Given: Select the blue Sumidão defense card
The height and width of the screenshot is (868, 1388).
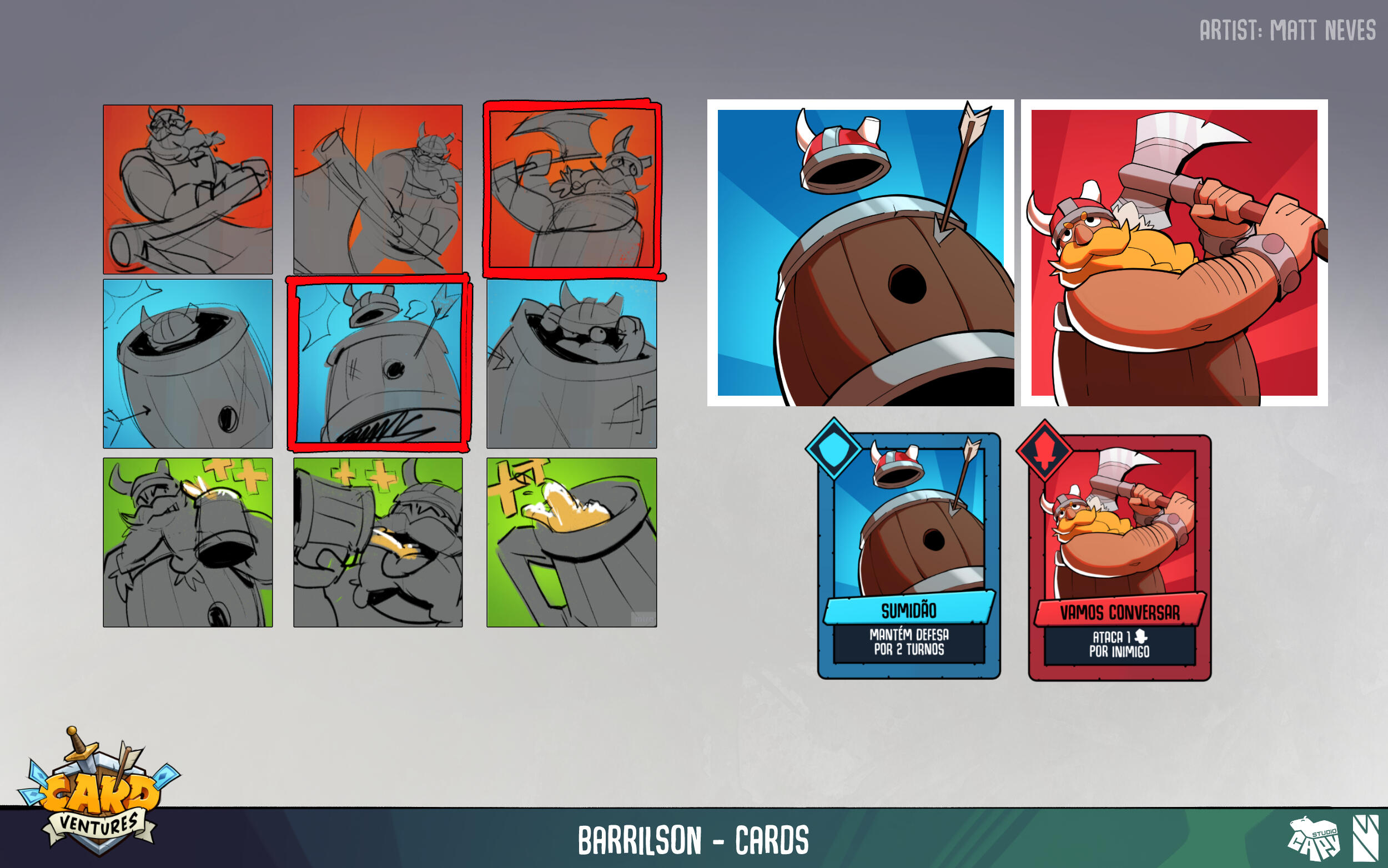Looking at the screenshot, I should coord(908,555).
